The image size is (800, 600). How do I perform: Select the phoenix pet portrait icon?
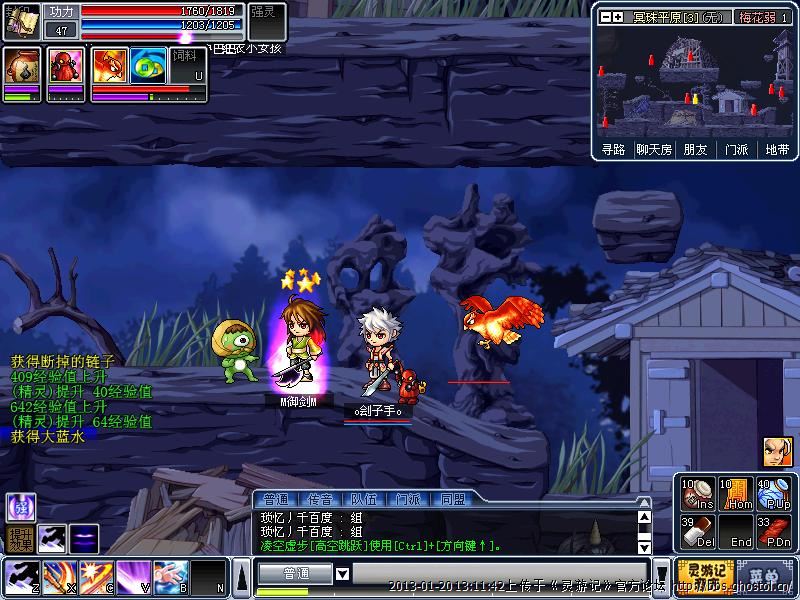108,66
